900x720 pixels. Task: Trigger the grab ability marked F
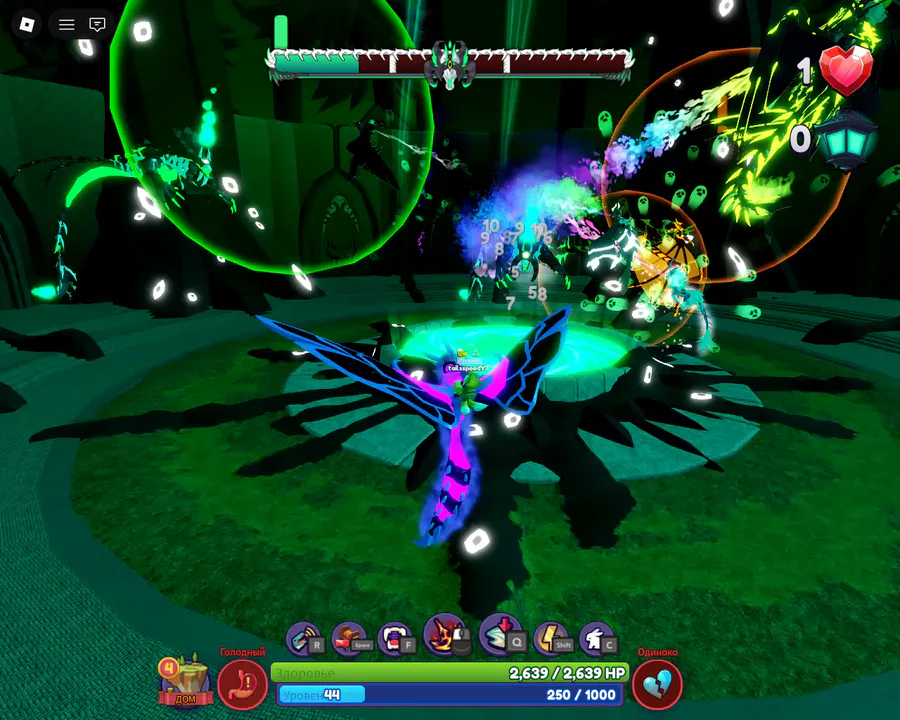pos(396,638)
